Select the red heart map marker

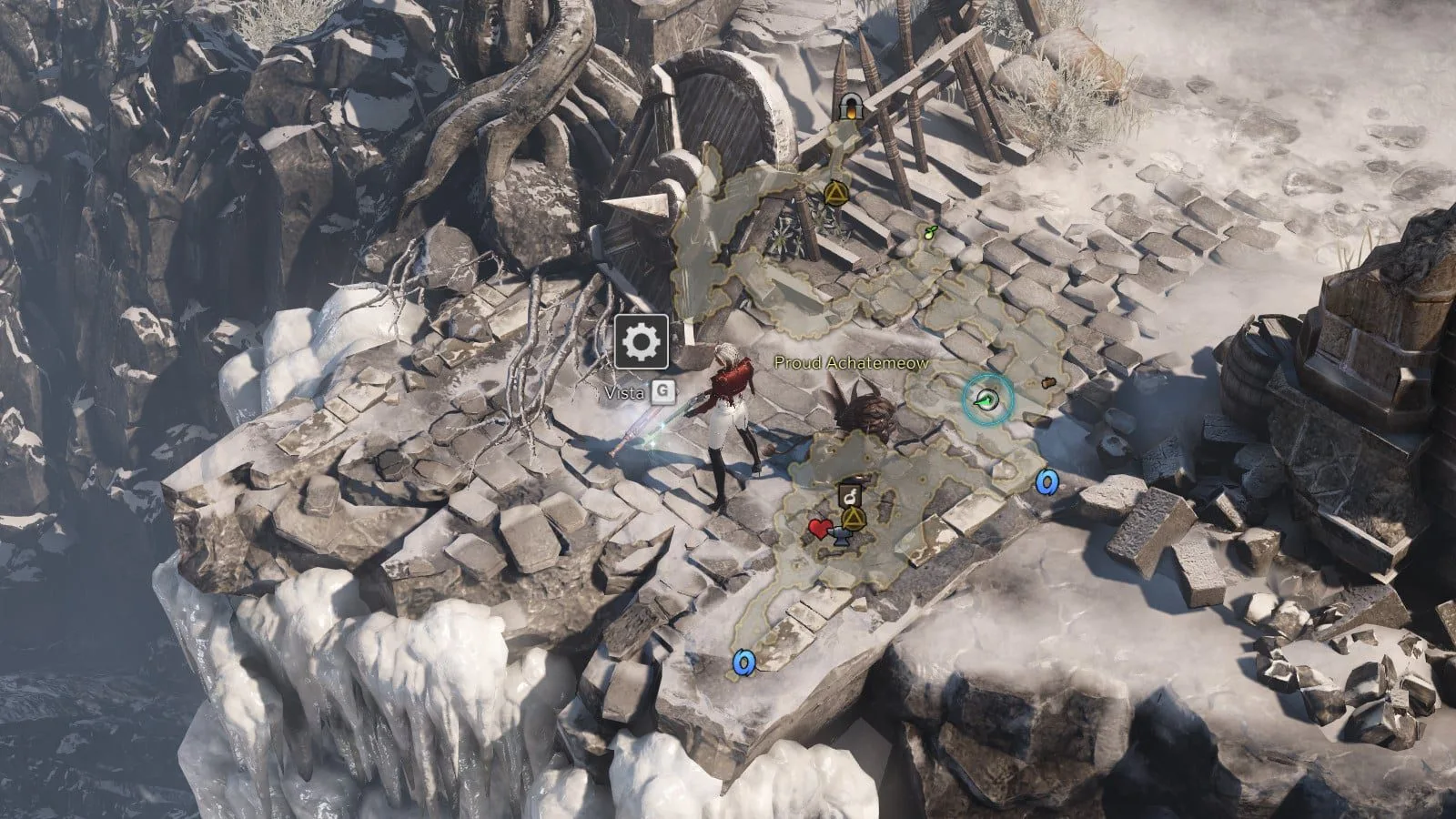click(818, 528)
